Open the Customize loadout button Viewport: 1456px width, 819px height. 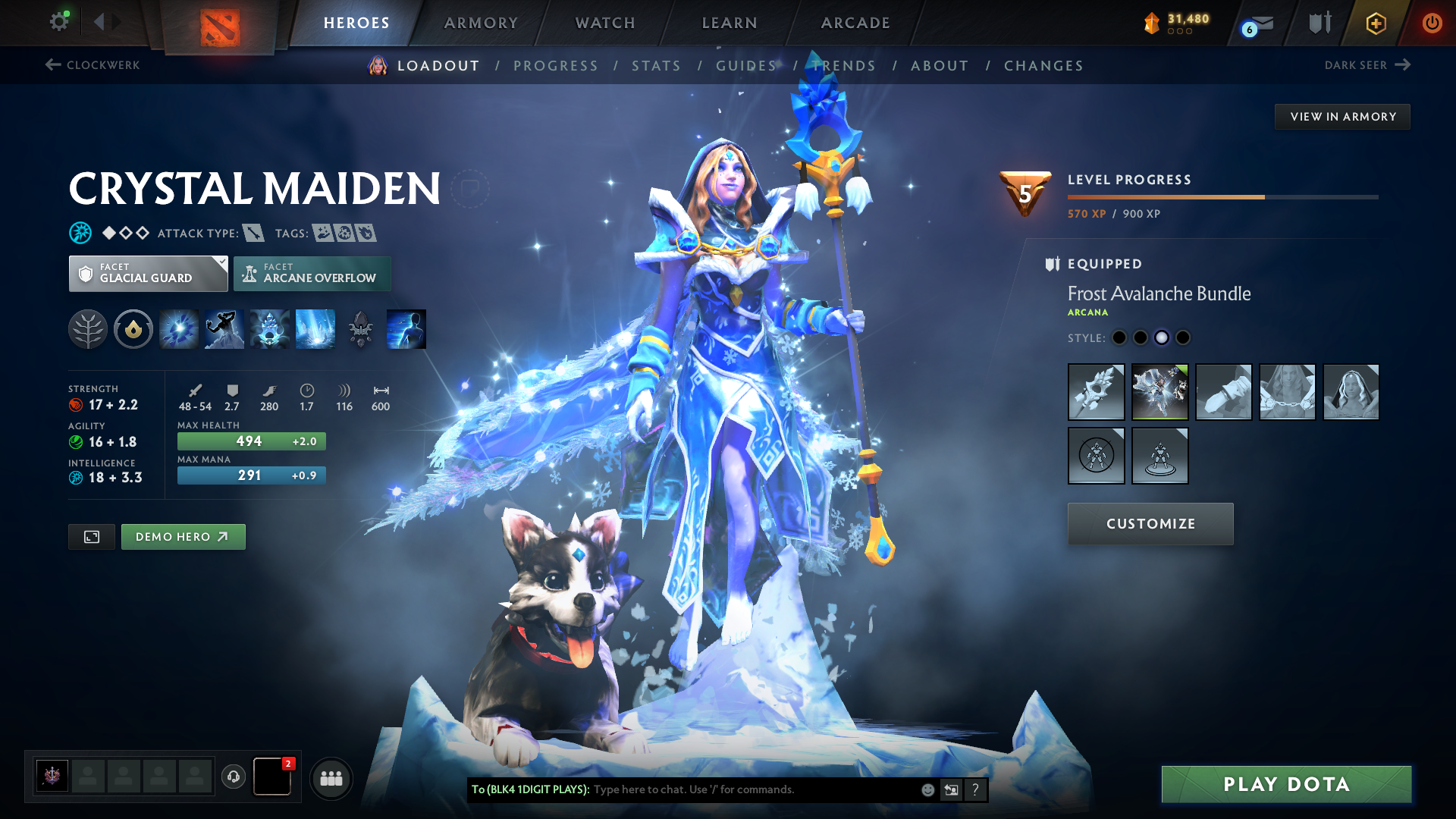click(1150, 524)
